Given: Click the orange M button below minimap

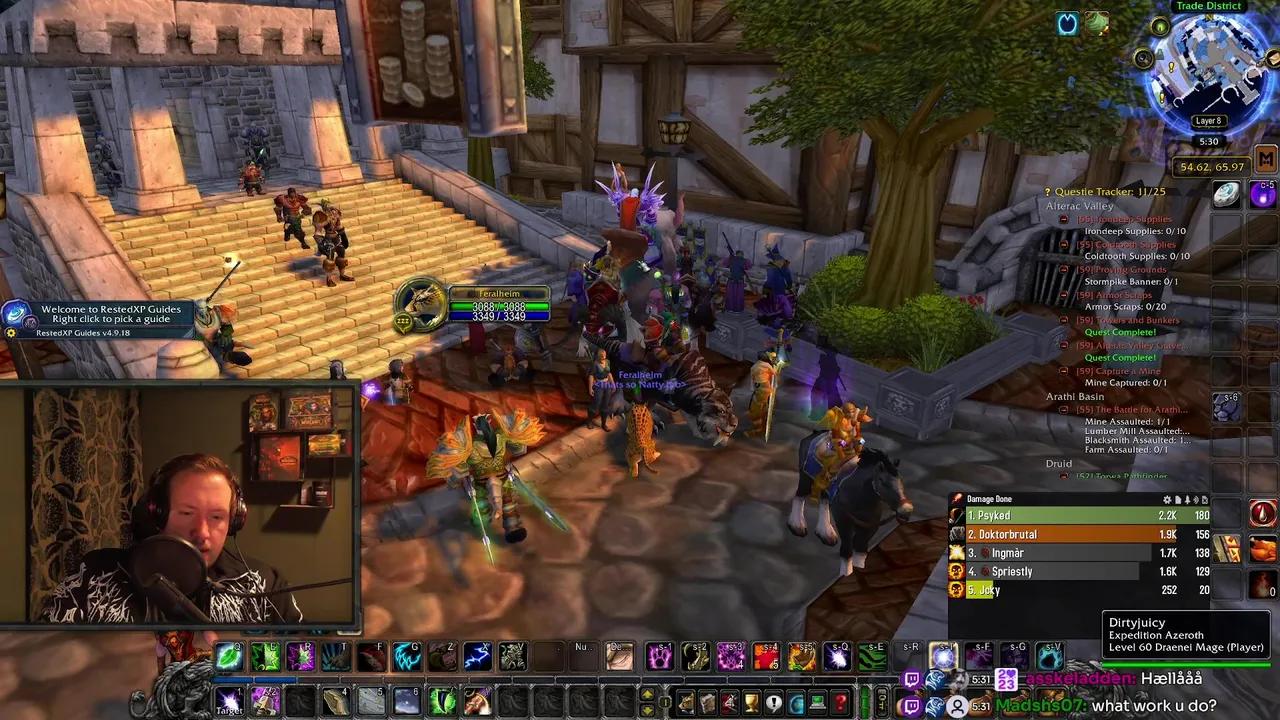Looking at the screenshot, I should coord(1266,159).
